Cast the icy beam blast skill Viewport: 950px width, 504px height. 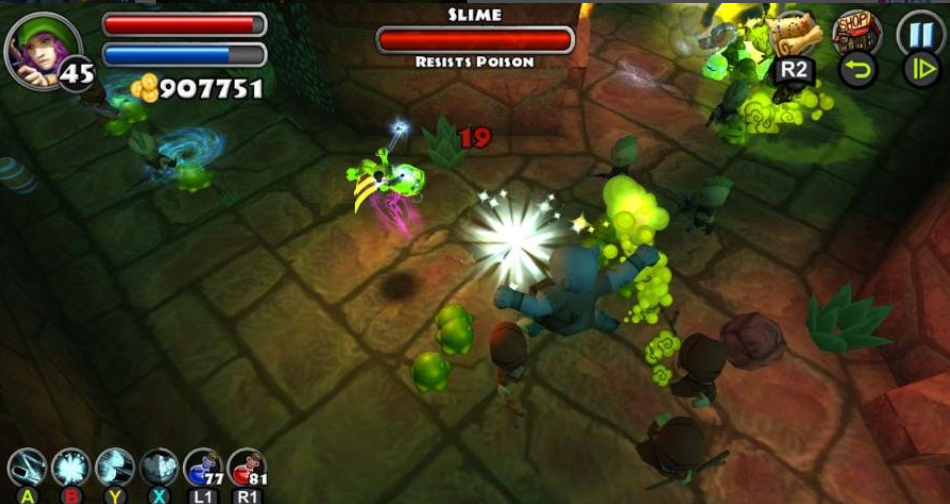point(115,468)
